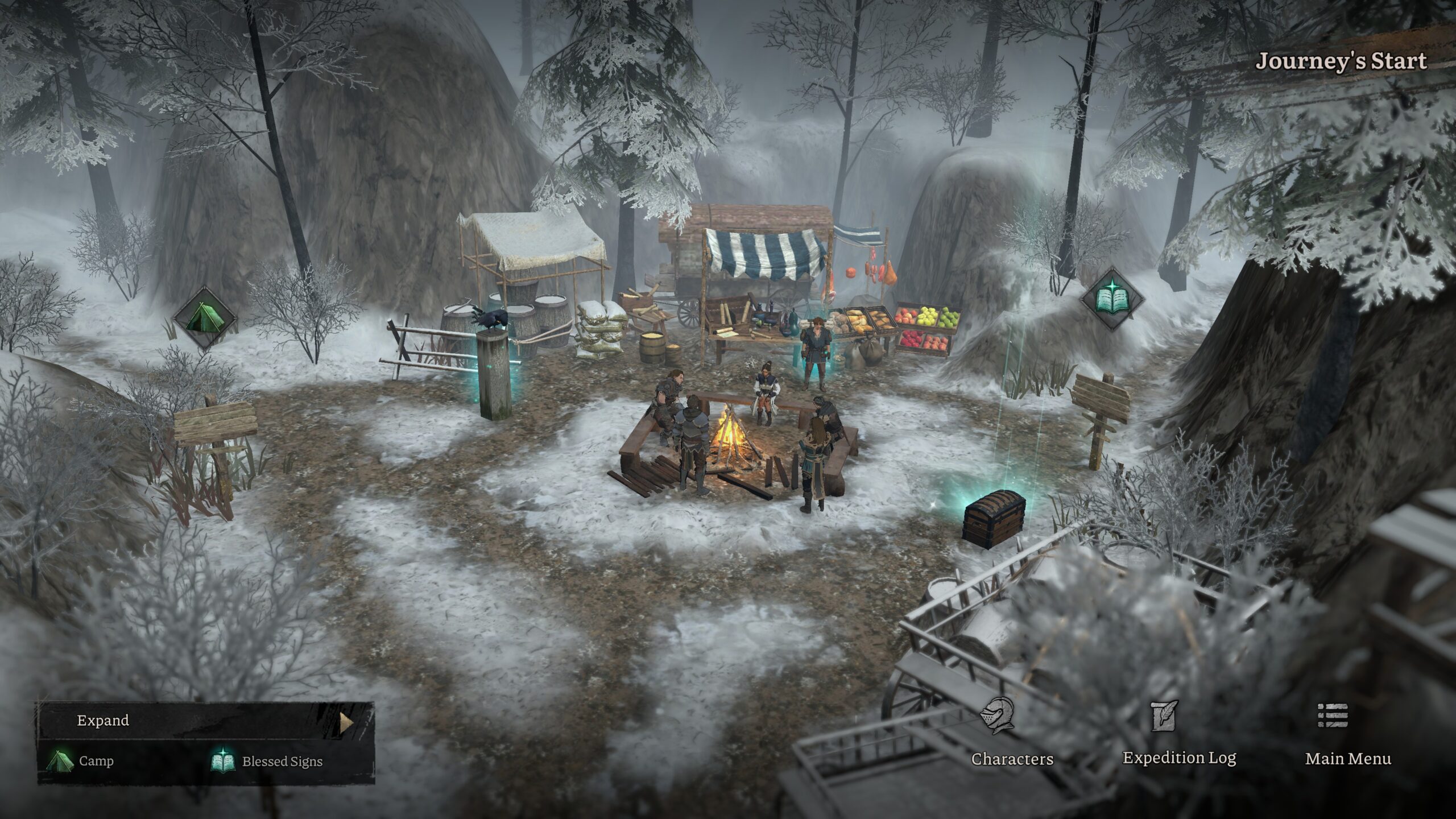This screenshot has height=819, width=1456.
Task: Click the Blessed Signs book icon in the bottom bar
Action: [222, 760]
